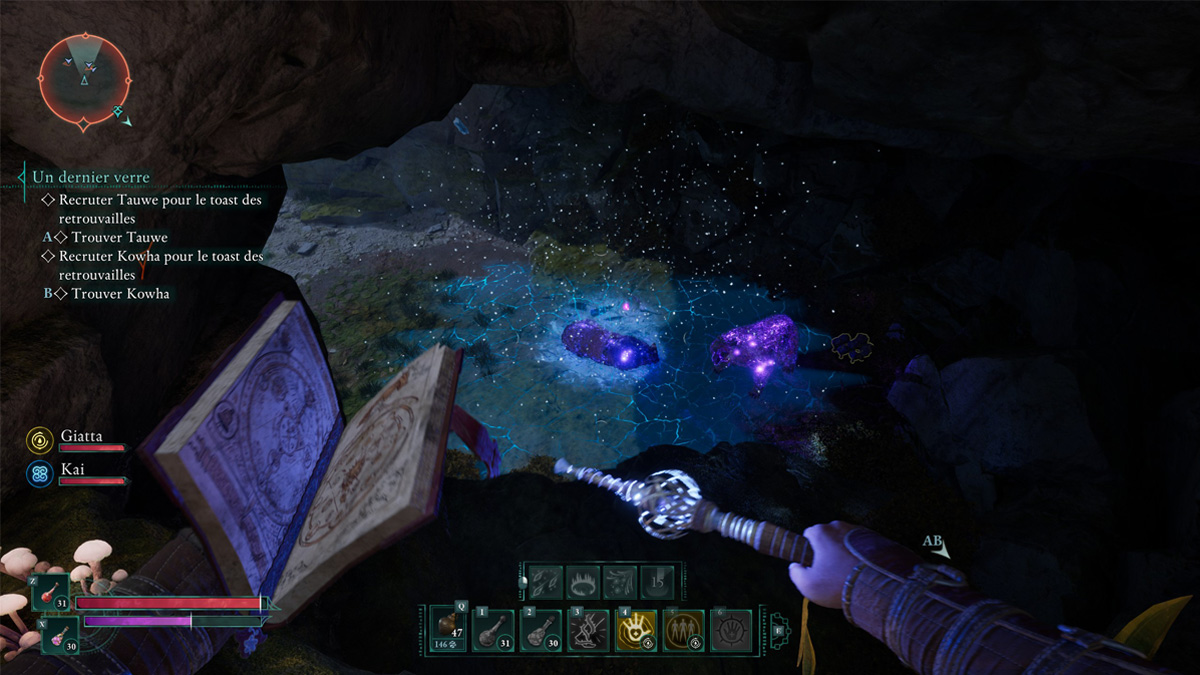Activate the grey radiant hand ability
Image resolution: width=1200 pixels, height=675 pixels.
coord(732,631)
